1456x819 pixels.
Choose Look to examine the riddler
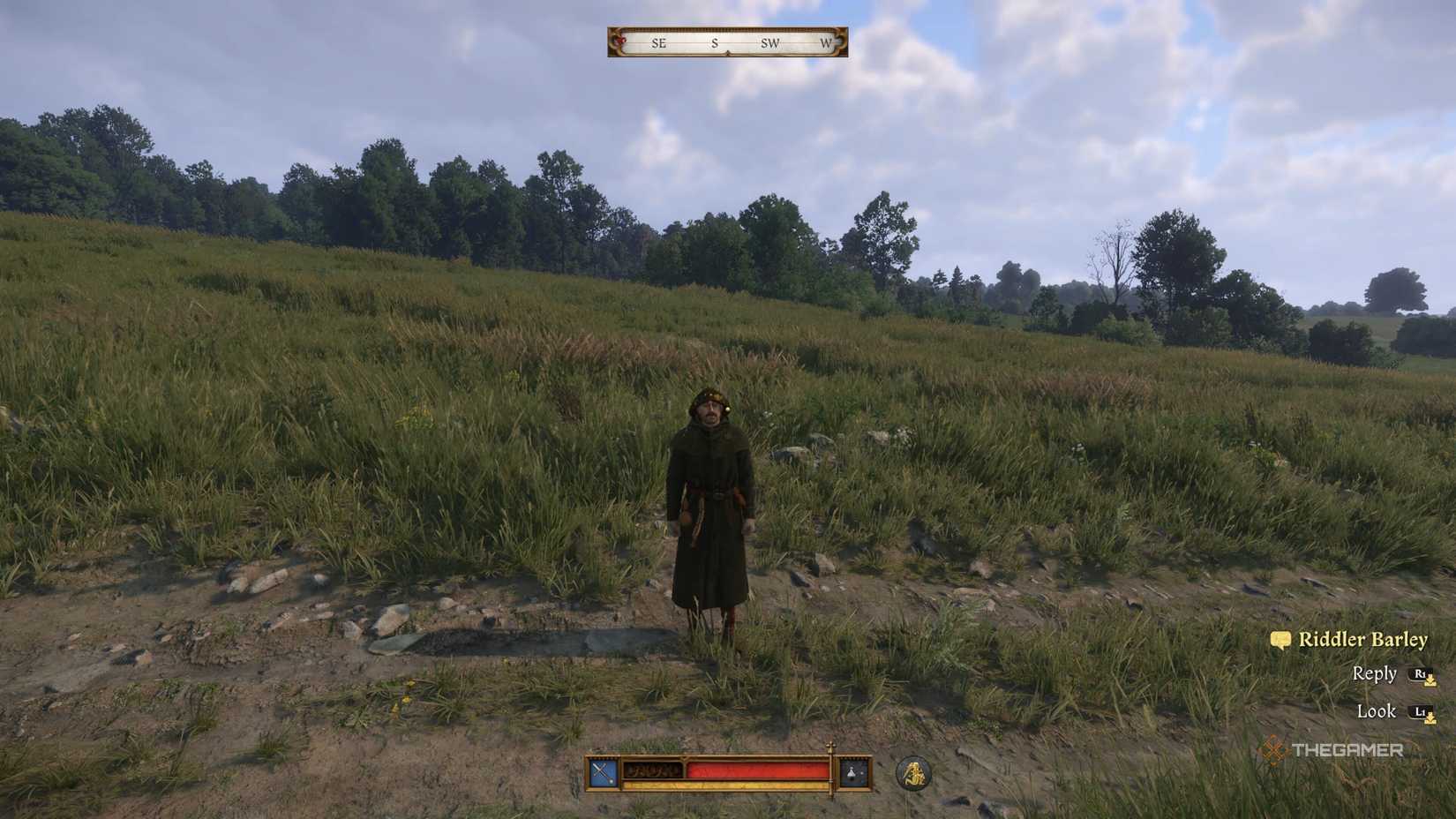(1377, 711)
